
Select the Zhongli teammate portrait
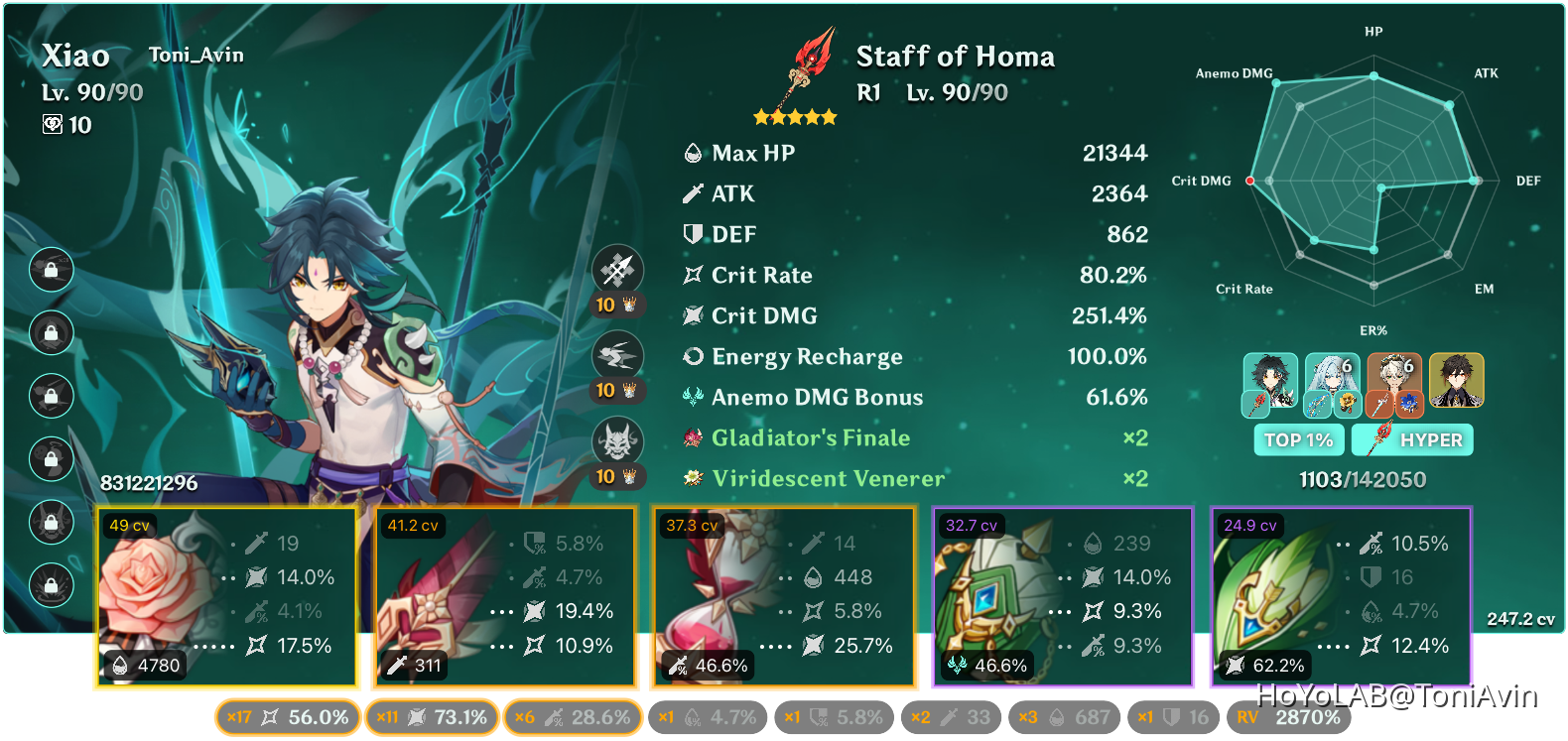click(1457, 380)
